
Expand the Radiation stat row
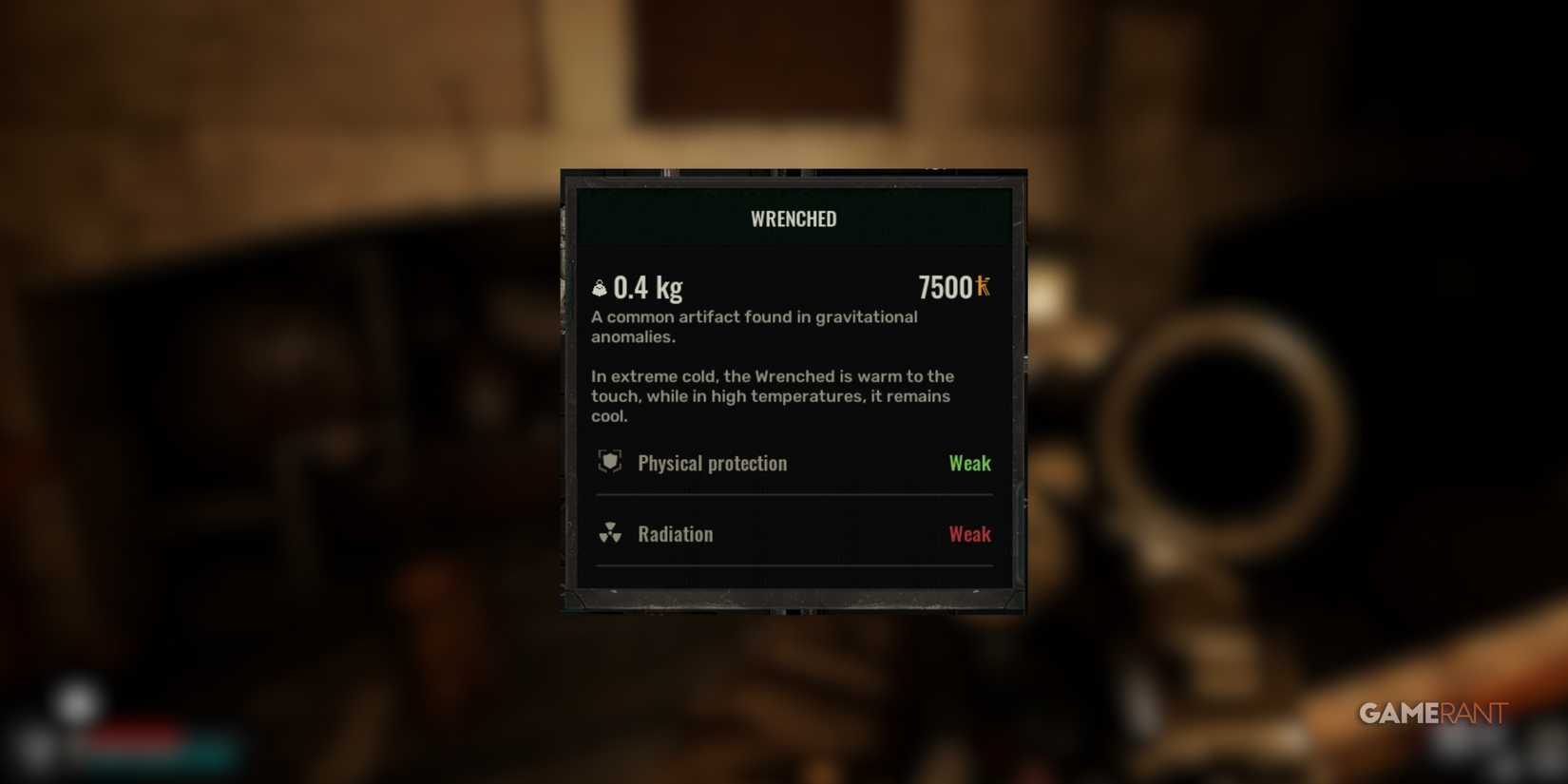click(793, 534)
